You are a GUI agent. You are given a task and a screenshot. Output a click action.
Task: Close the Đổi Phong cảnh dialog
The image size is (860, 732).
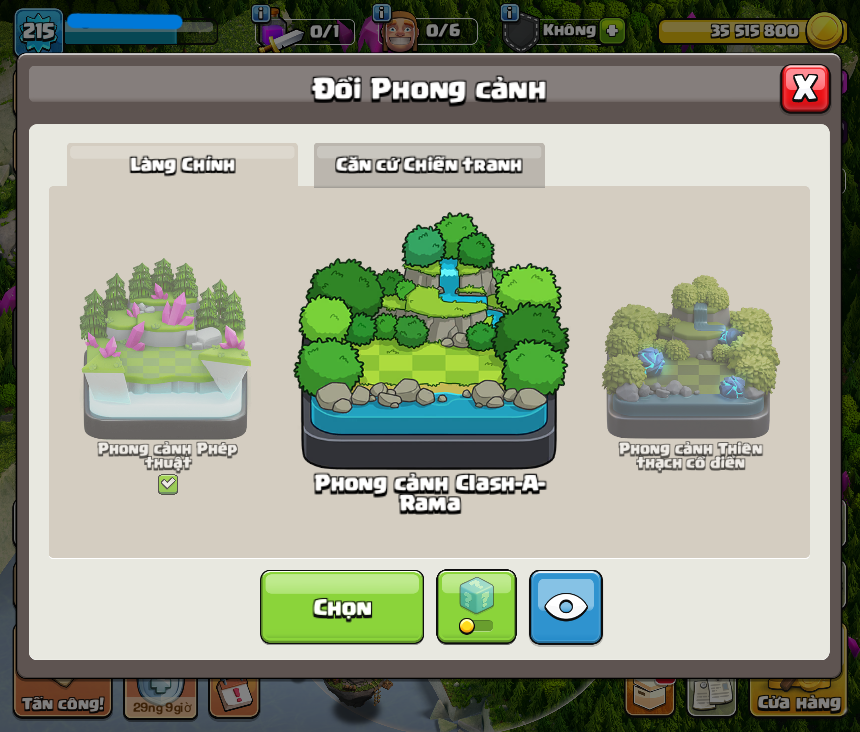[x=805, y=89]
